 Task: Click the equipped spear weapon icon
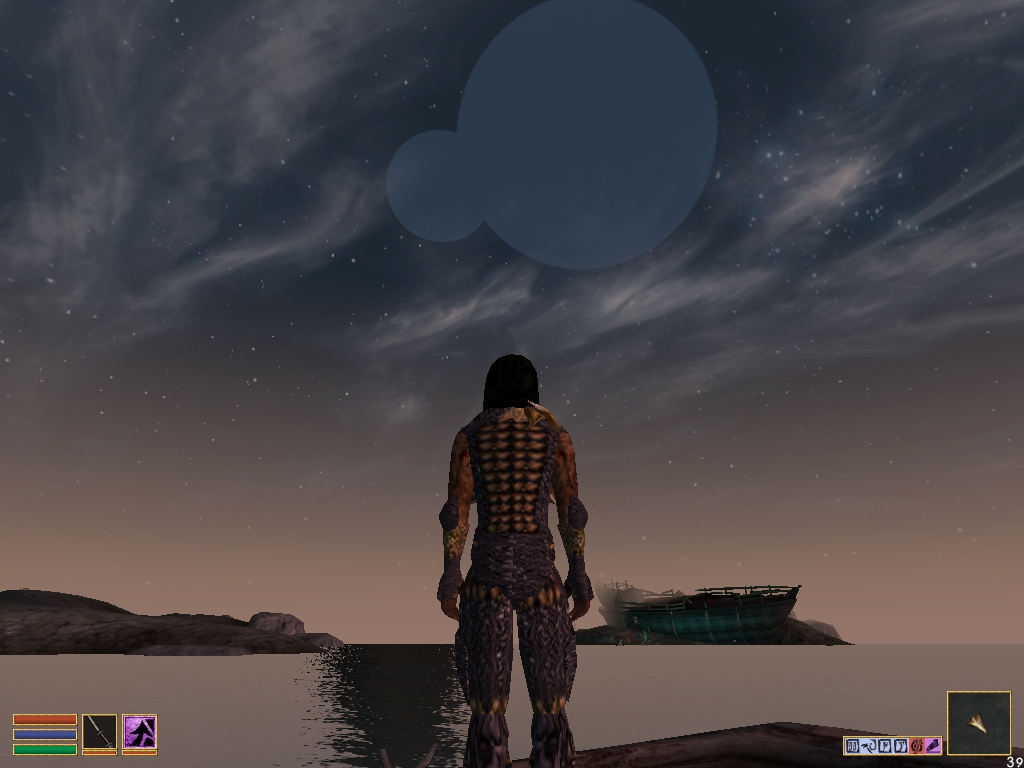click(x=100, y=733)
